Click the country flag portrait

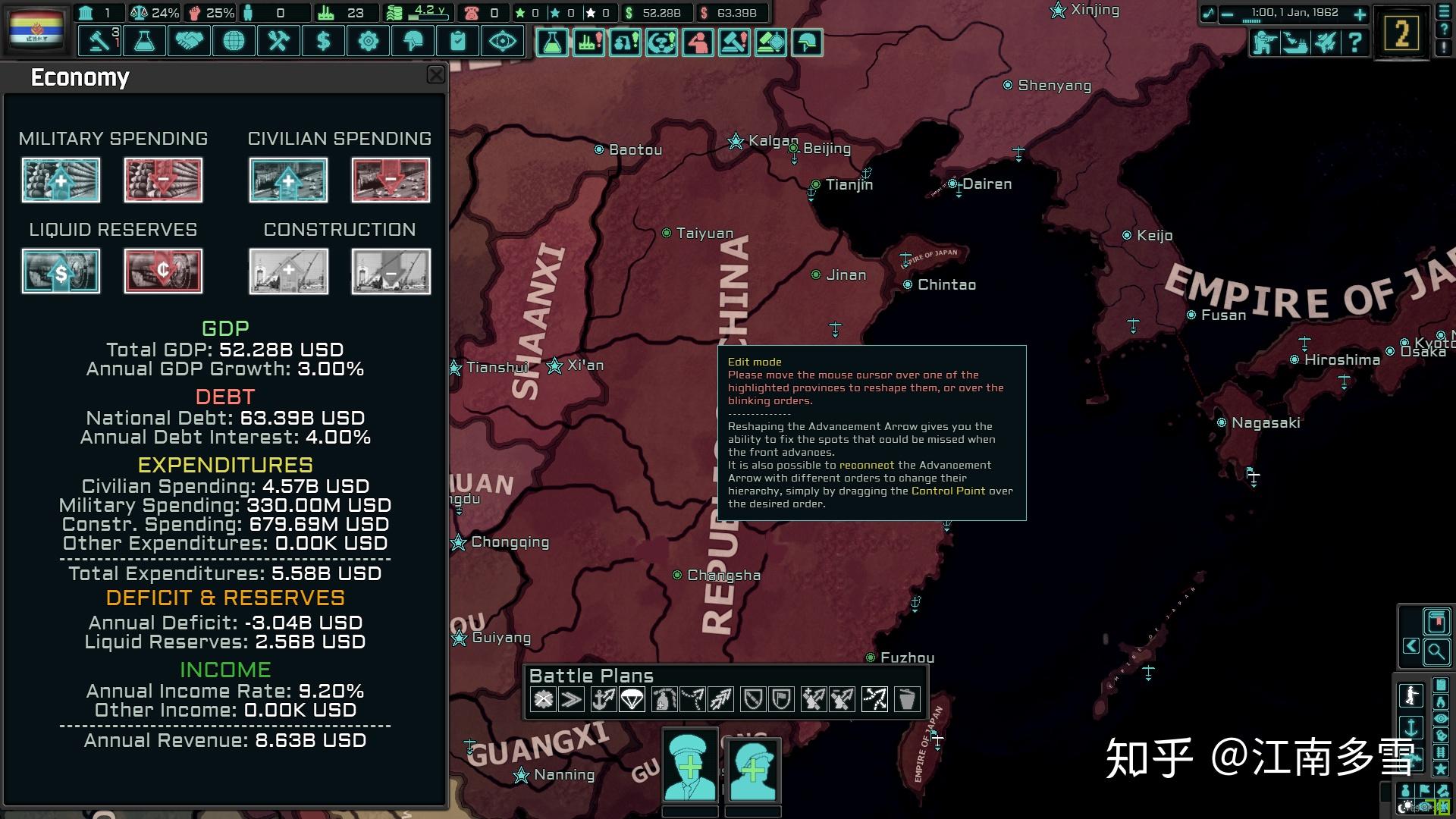[x=36, y=29]
